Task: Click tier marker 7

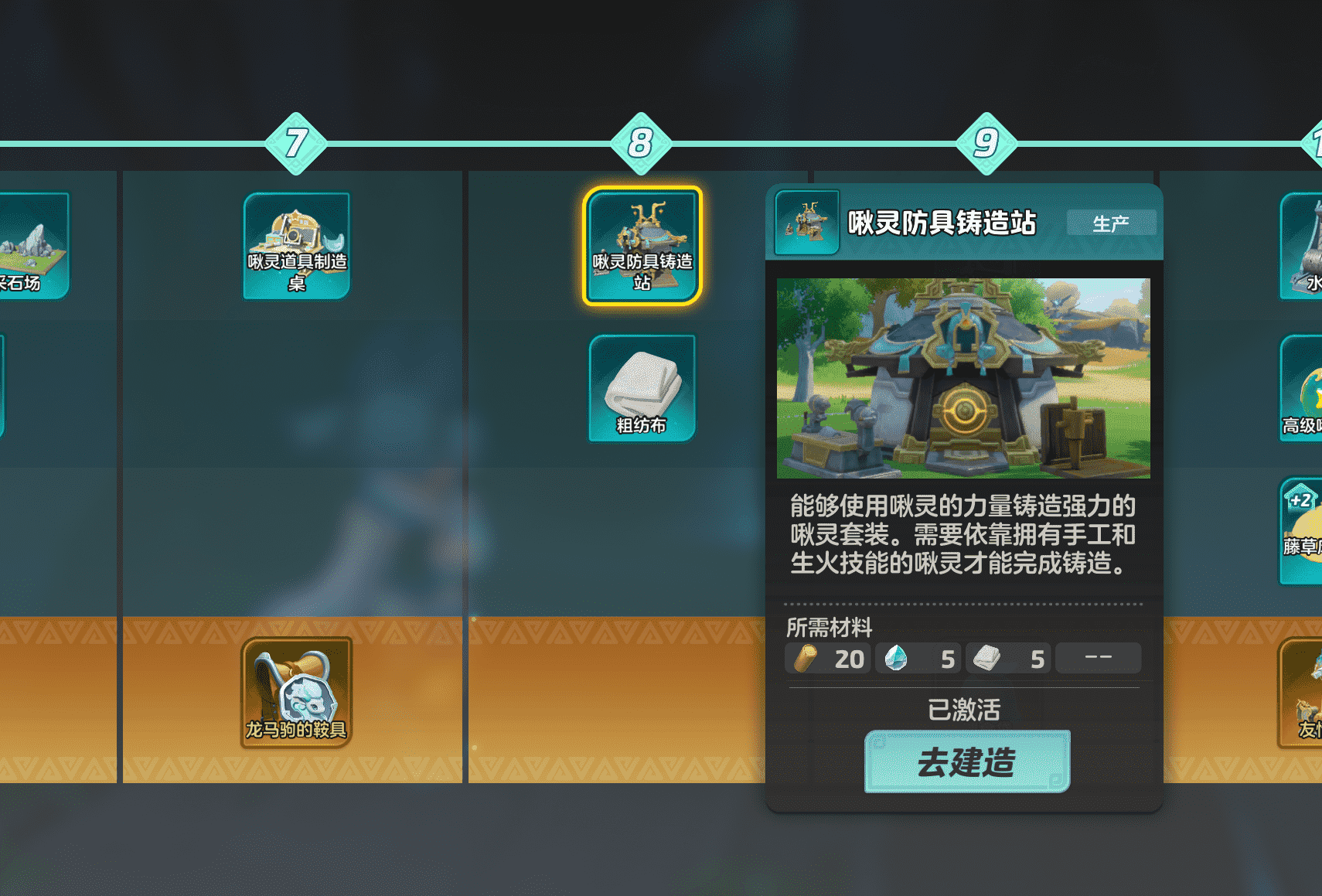Action: 296,143
